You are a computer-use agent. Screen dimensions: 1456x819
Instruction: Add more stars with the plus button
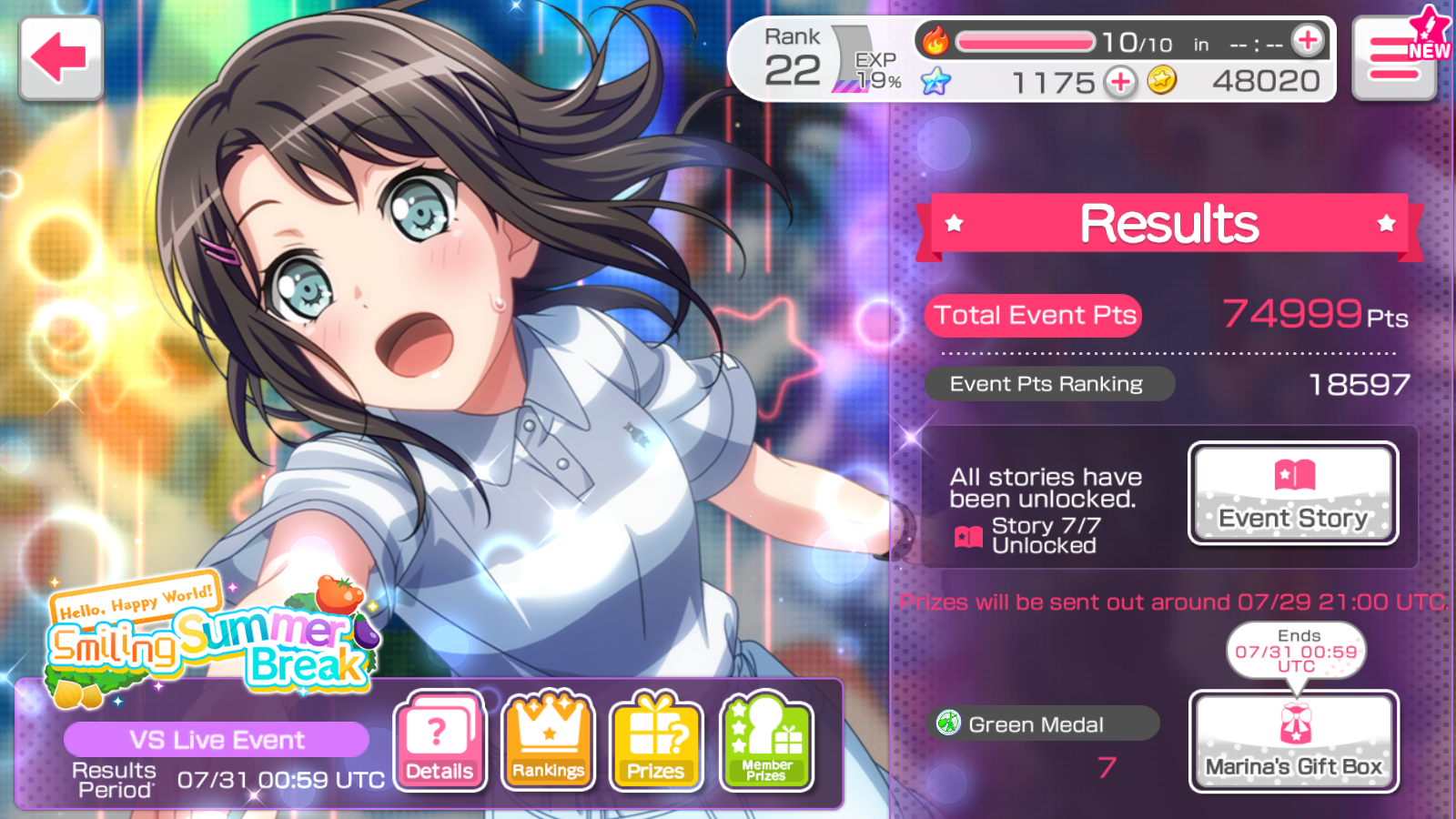[1120, 83]
